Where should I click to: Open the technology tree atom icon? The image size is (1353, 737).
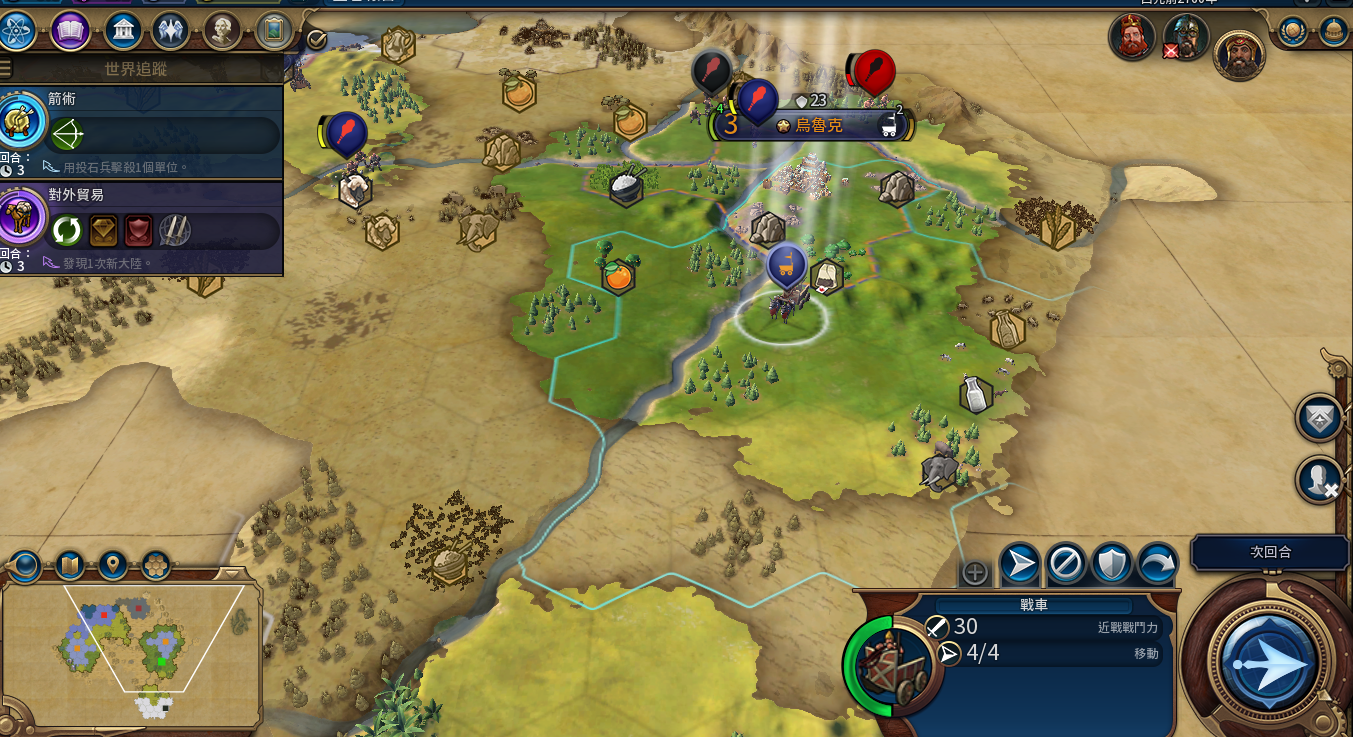(18, 31)
